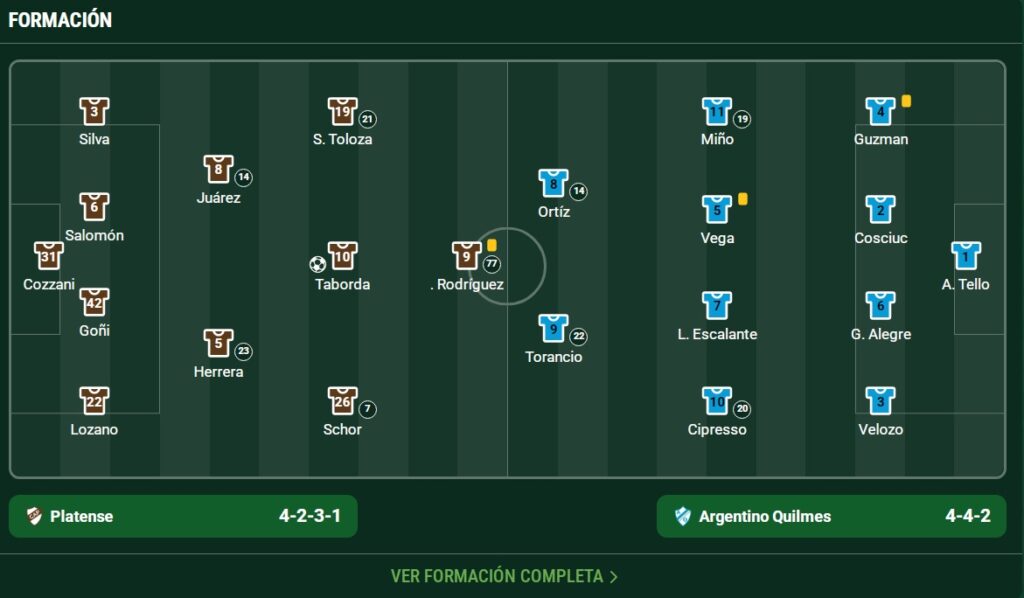Click Torancio's number 9 blue shirt

pos(553,328)
